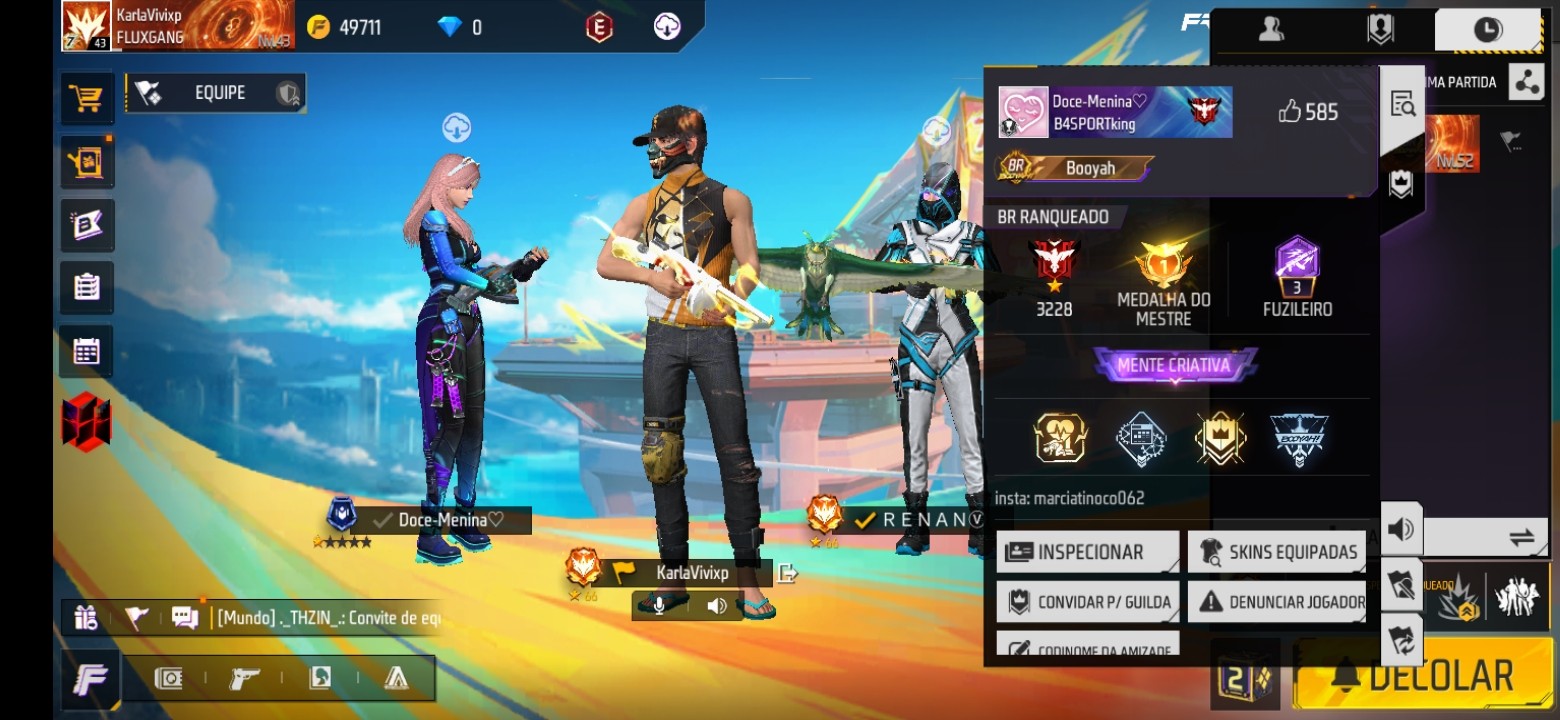Screen dimensions: 1560x720
Task: Click the EQUIPE team mode selector
Action: coord(217,93)
